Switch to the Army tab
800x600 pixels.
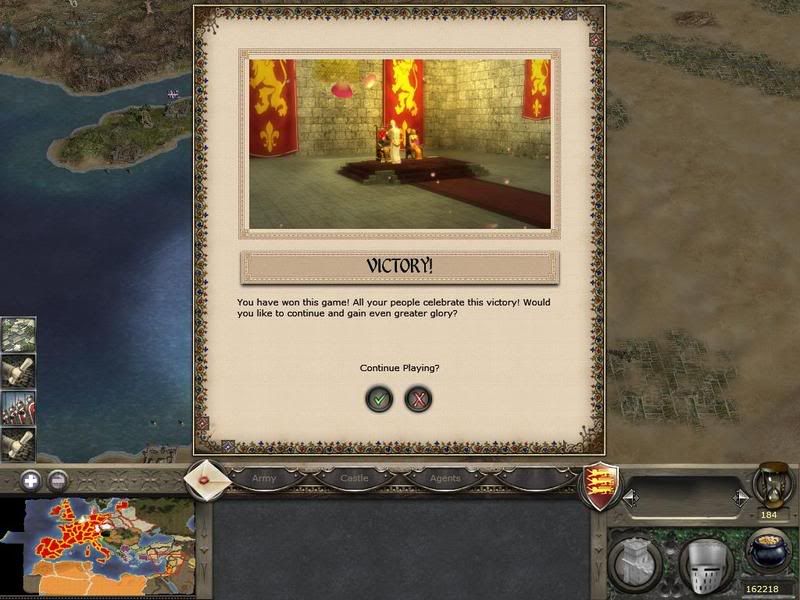click(264, 478)
